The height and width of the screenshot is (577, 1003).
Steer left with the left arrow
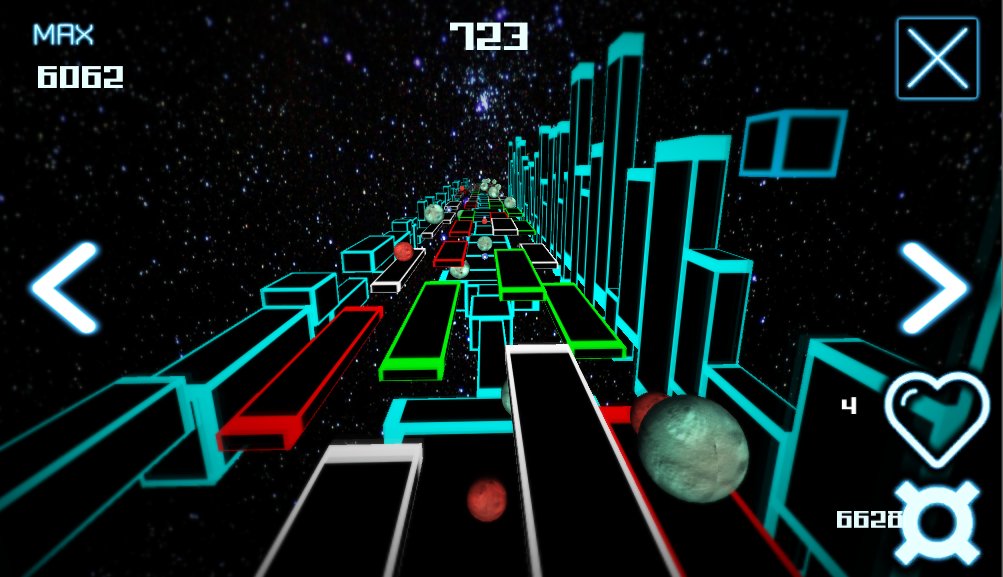pyautogui.click(x=65, y=288)
